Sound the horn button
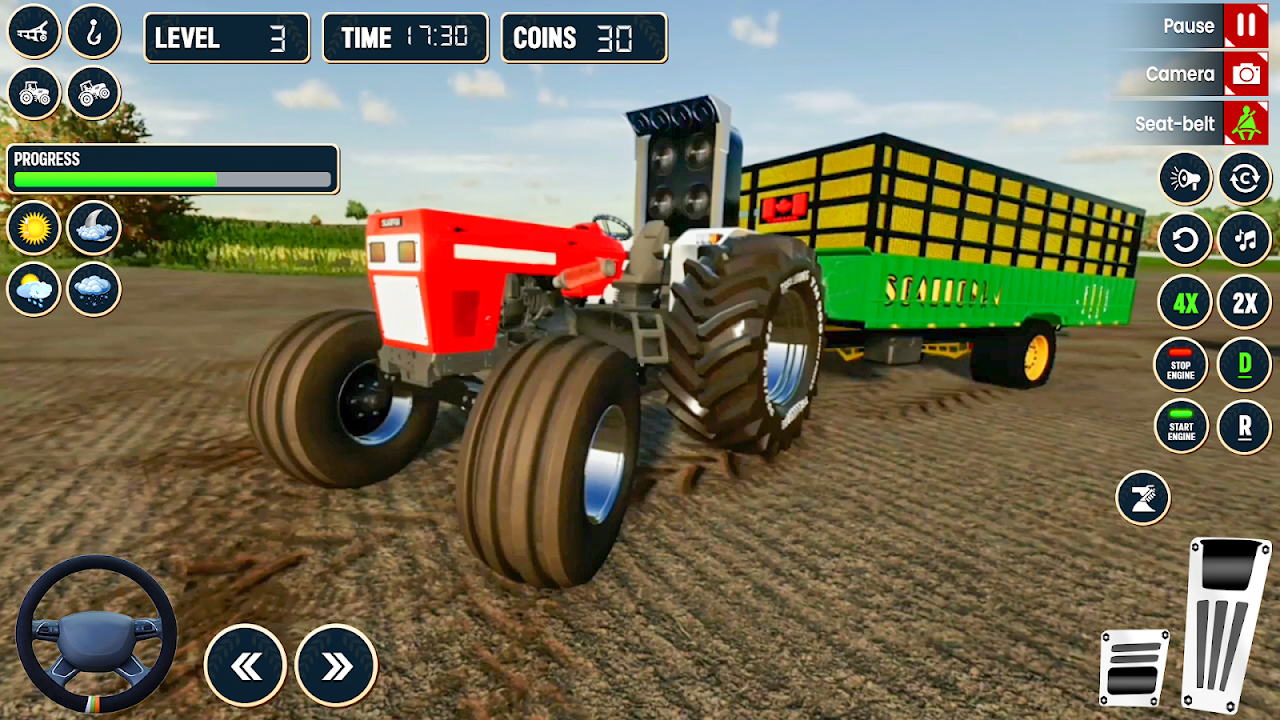This screenshot has height=720, width=1280. click(1185, 180)
